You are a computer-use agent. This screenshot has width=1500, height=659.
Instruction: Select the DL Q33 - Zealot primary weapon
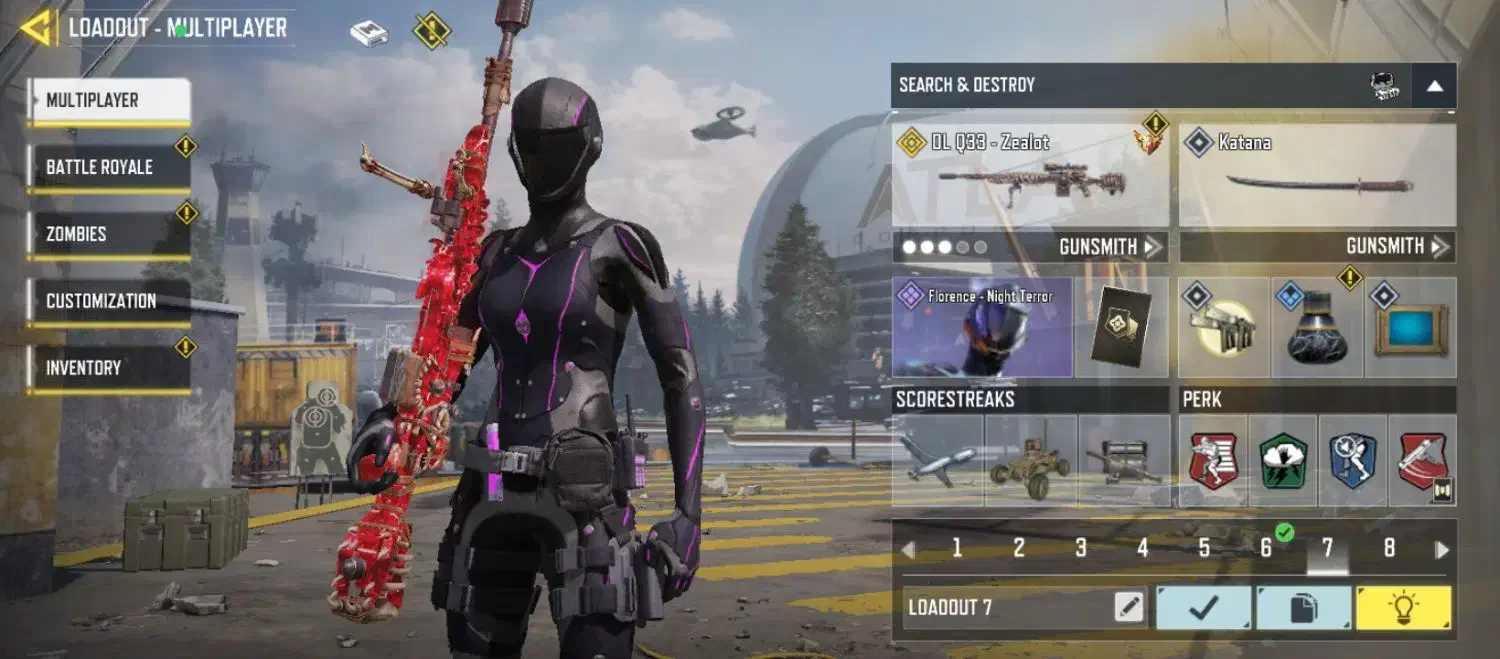click(1030, 176)
